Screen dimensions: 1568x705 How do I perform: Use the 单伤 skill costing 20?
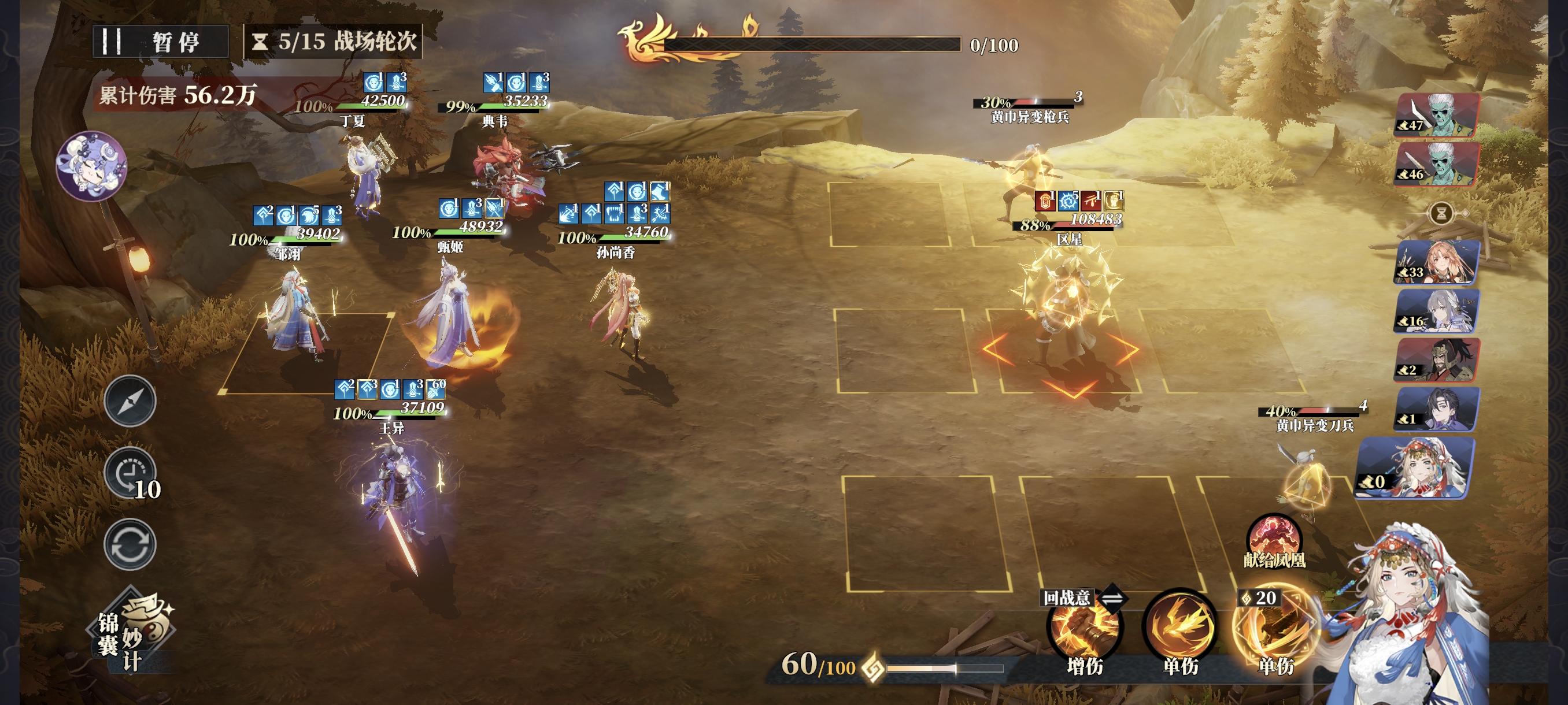tap(1275, 629)
